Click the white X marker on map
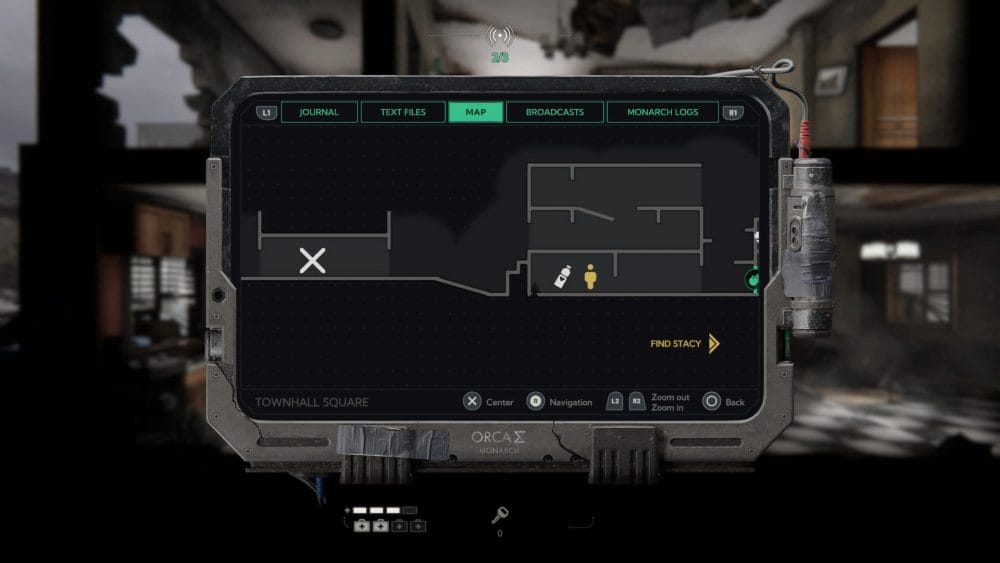Viewport: 1000px width, 563px height. coord(313,261)
